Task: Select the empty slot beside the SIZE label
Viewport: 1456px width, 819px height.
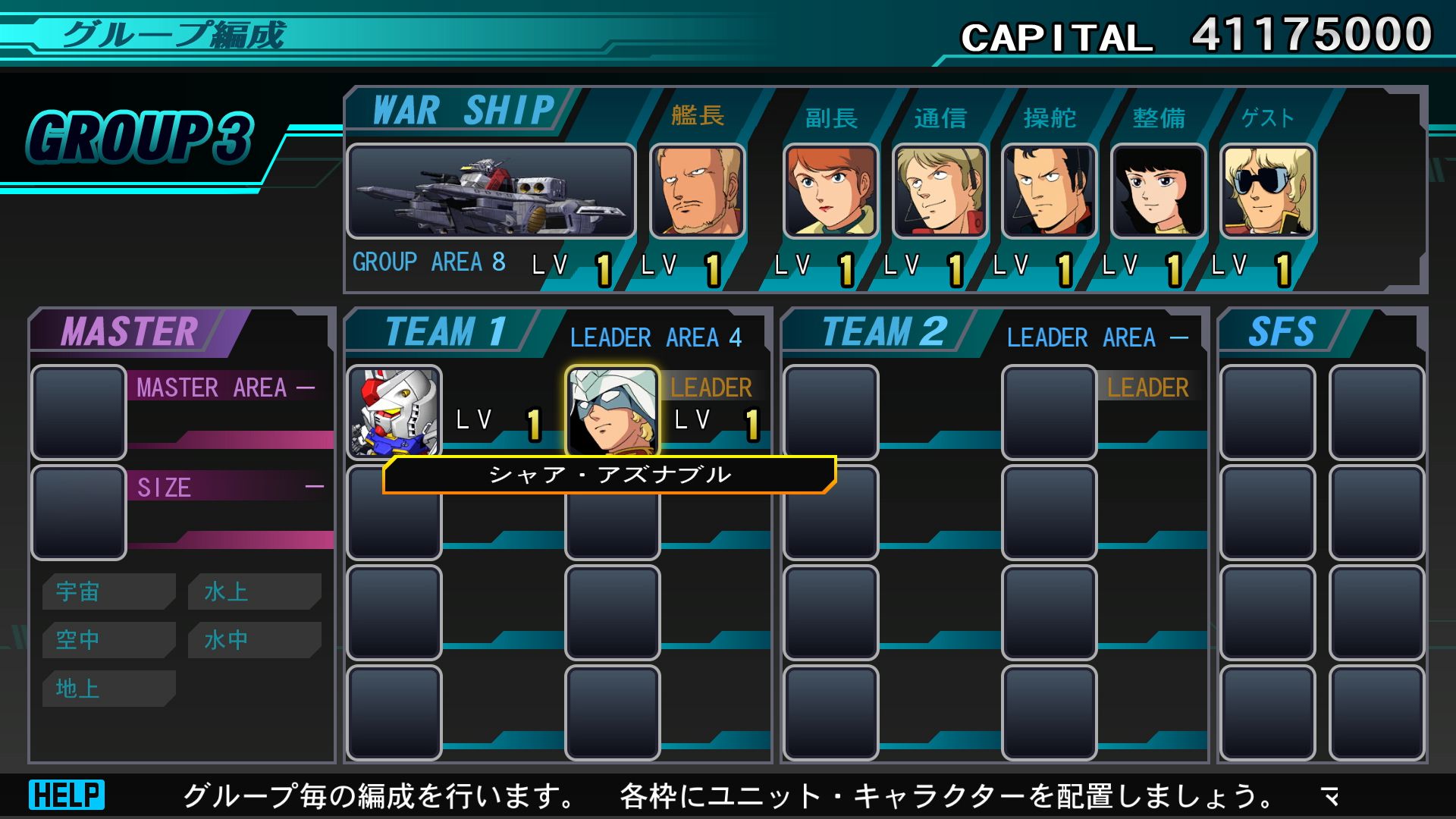Action: (x=78, y=513)
